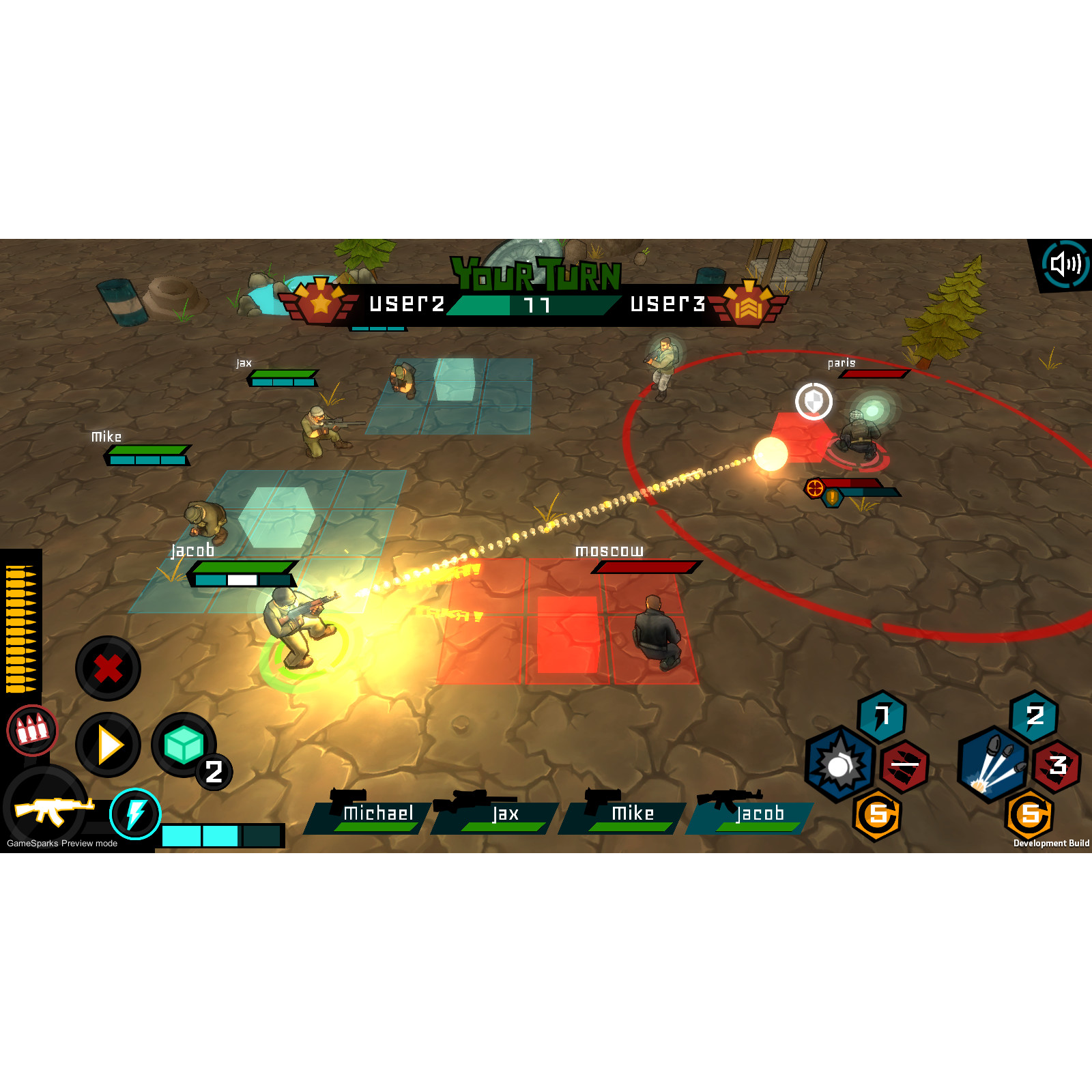Choose Jacob's unit tab
Screen dimensions: 1092x1092
pos(753,815)
